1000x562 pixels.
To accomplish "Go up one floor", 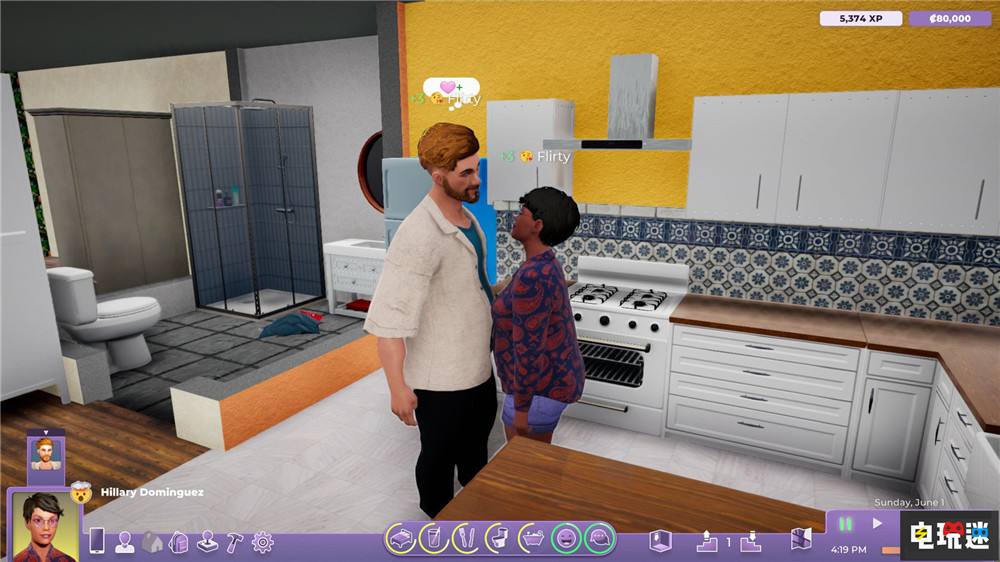I will point(705,541).
